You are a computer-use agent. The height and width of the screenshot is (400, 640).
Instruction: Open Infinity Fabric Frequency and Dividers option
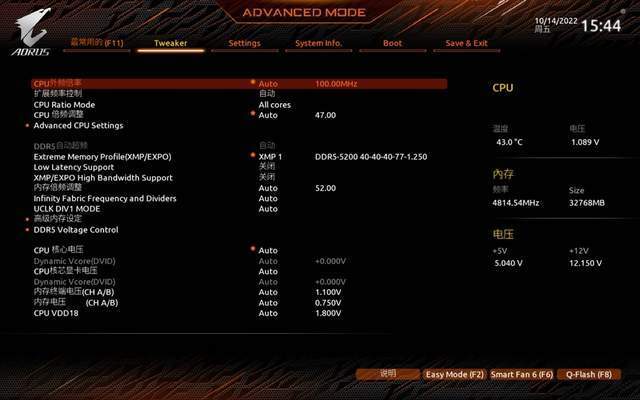105,198
